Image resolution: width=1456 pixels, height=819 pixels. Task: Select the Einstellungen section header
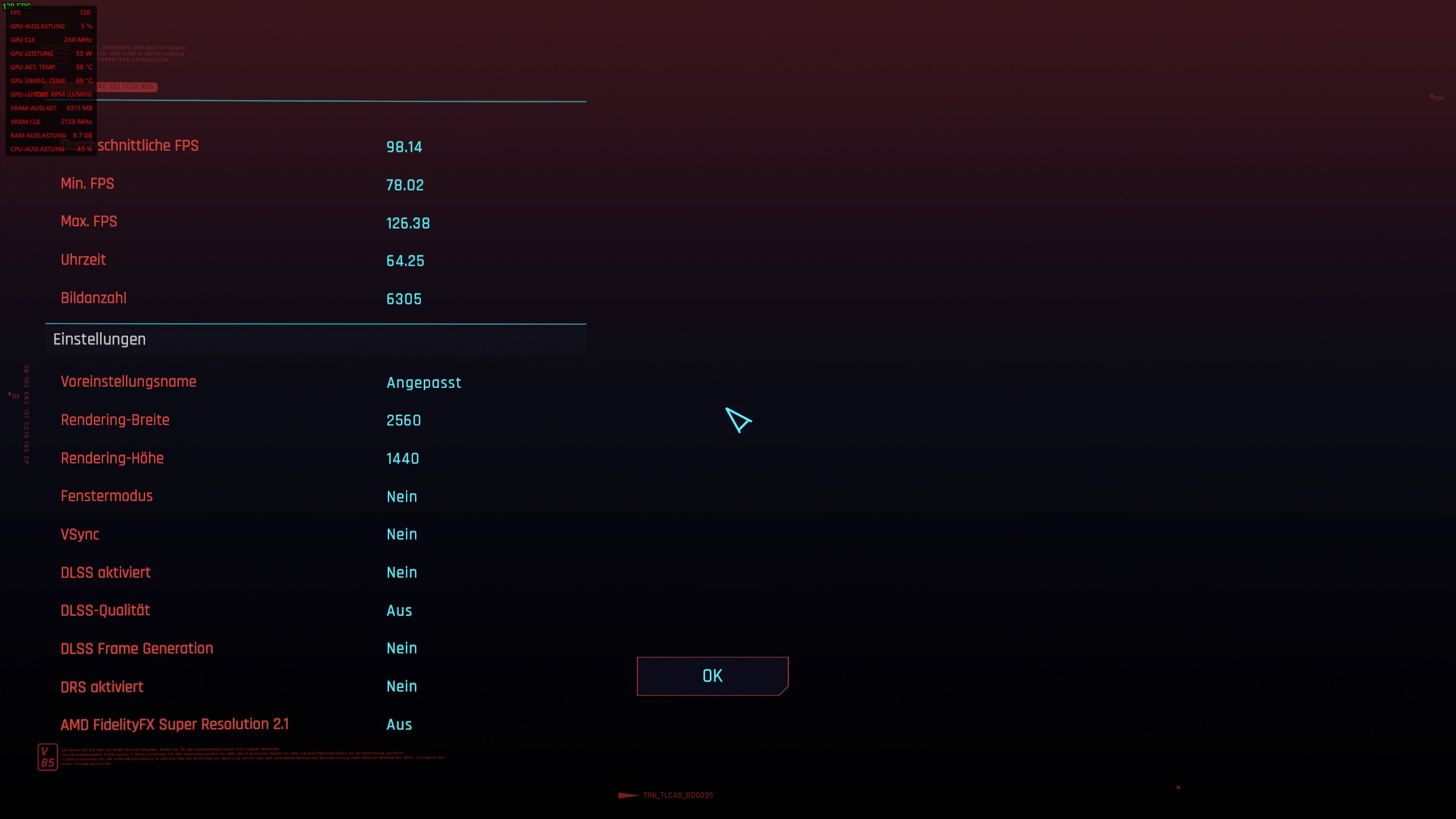click(99, 339)
